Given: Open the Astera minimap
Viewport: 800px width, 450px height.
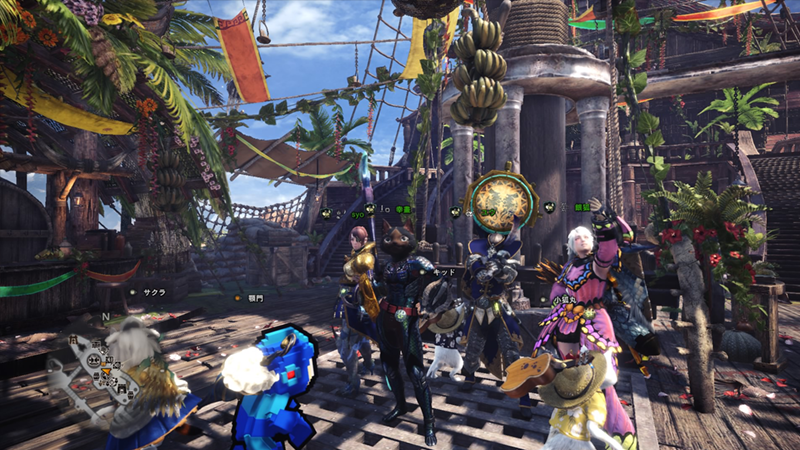Looking at the screenshot, I should 102,362.
